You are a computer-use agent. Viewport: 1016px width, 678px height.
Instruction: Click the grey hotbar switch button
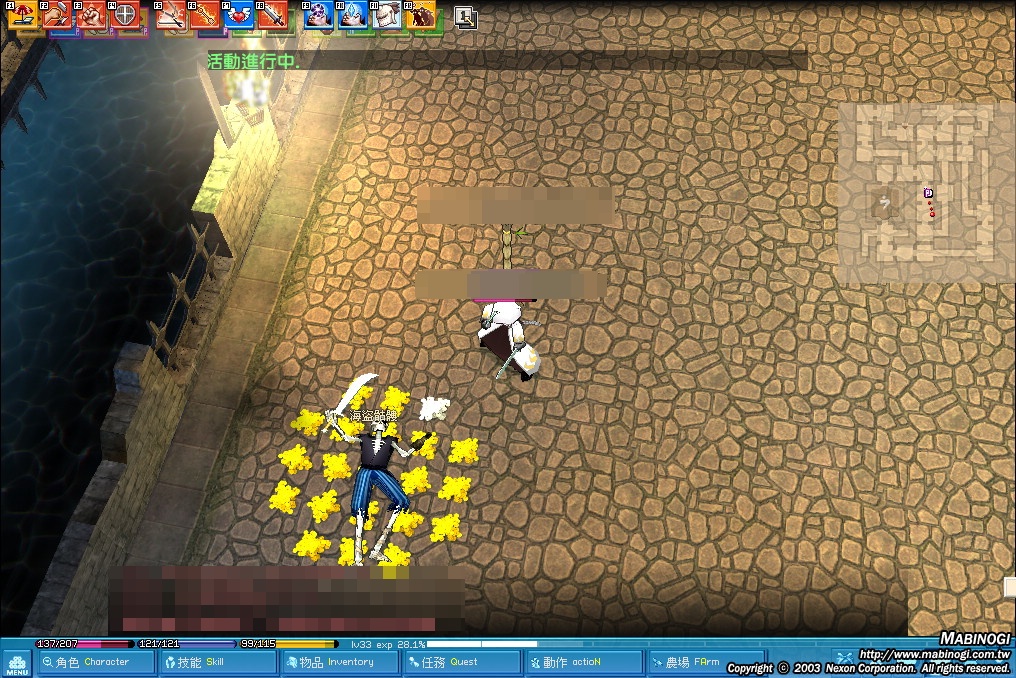click(465, 17)
